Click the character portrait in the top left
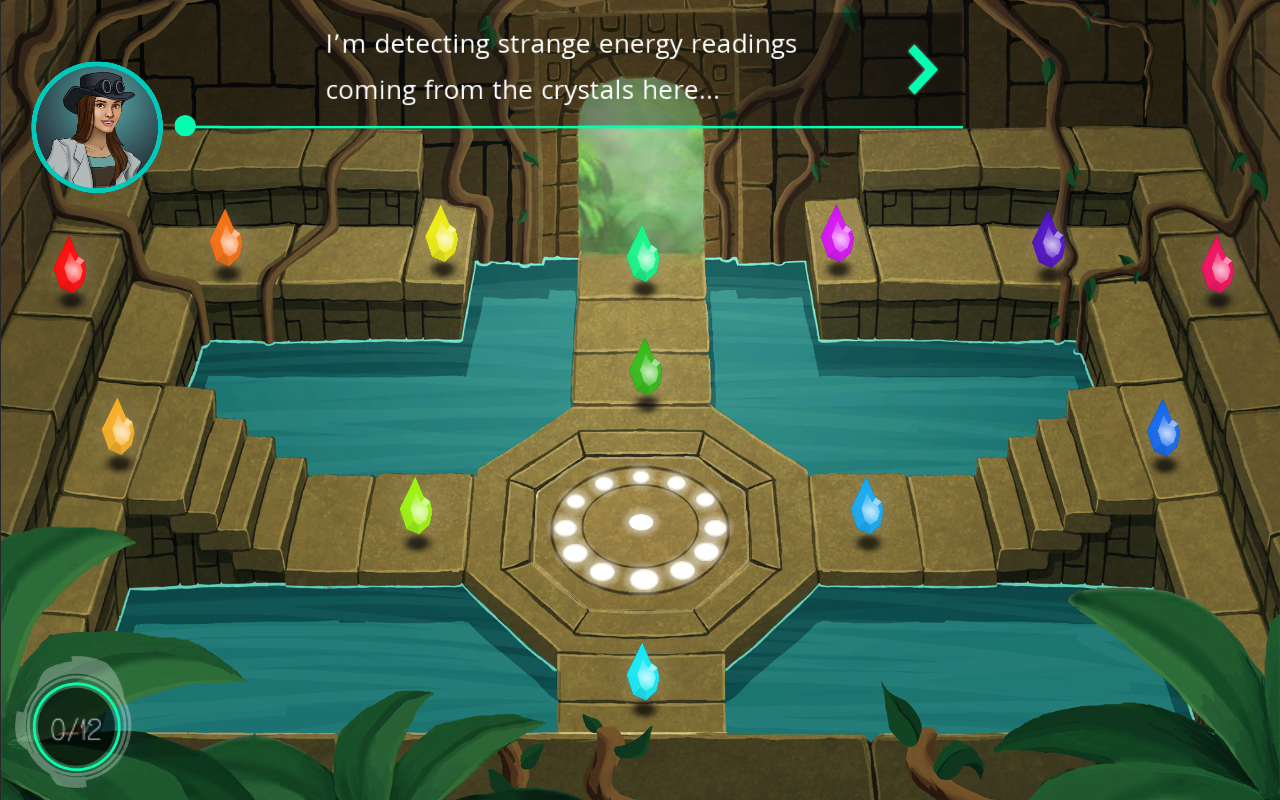Viewport: 1280px width, 800px height. pos(97,126)
